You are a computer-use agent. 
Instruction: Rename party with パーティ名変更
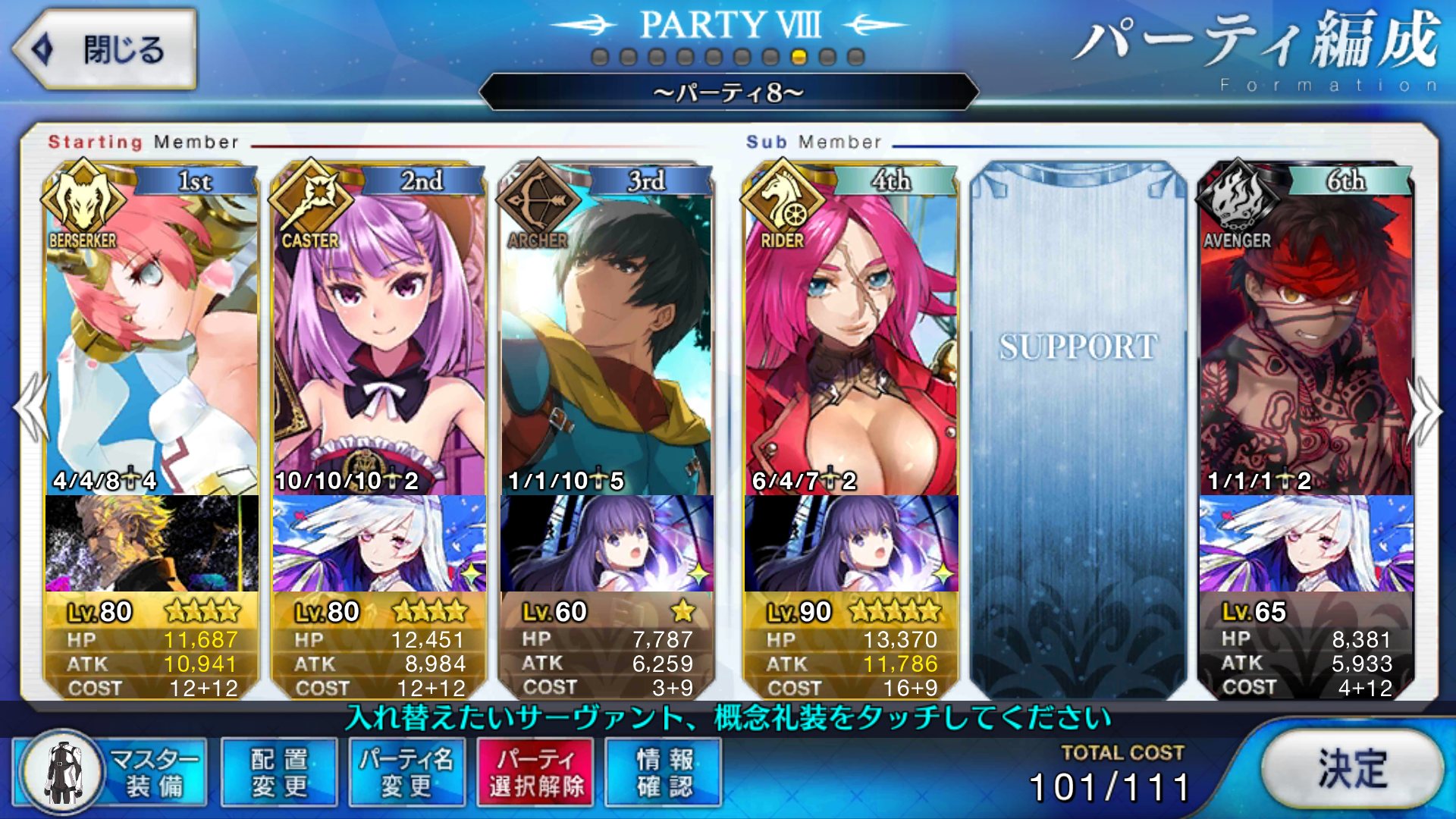407,773
